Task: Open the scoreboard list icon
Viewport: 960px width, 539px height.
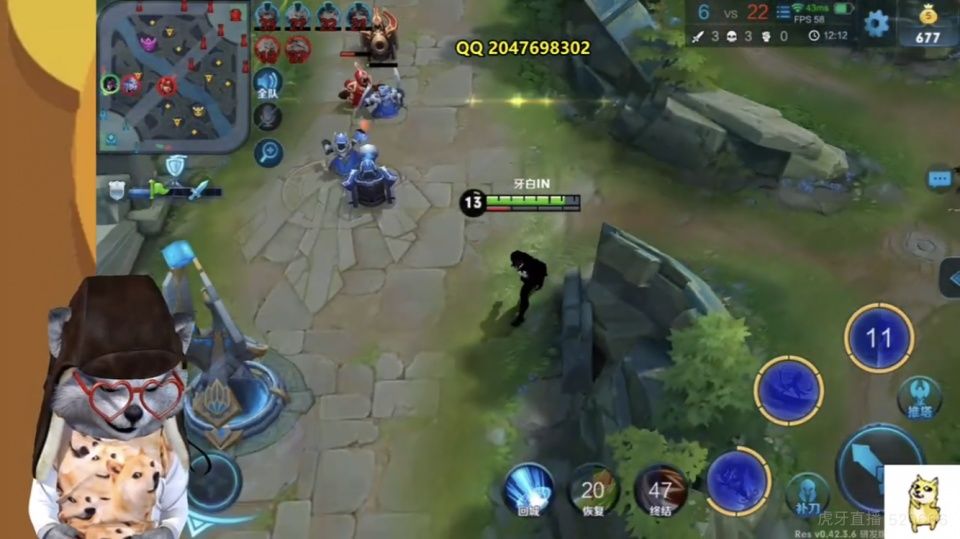Action: 784,11
